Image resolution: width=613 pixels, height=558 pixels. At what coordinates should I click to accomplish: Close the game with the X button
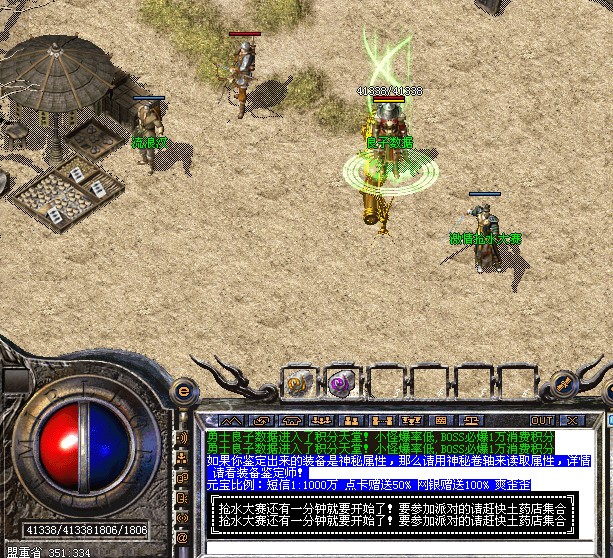pos(573,420)
